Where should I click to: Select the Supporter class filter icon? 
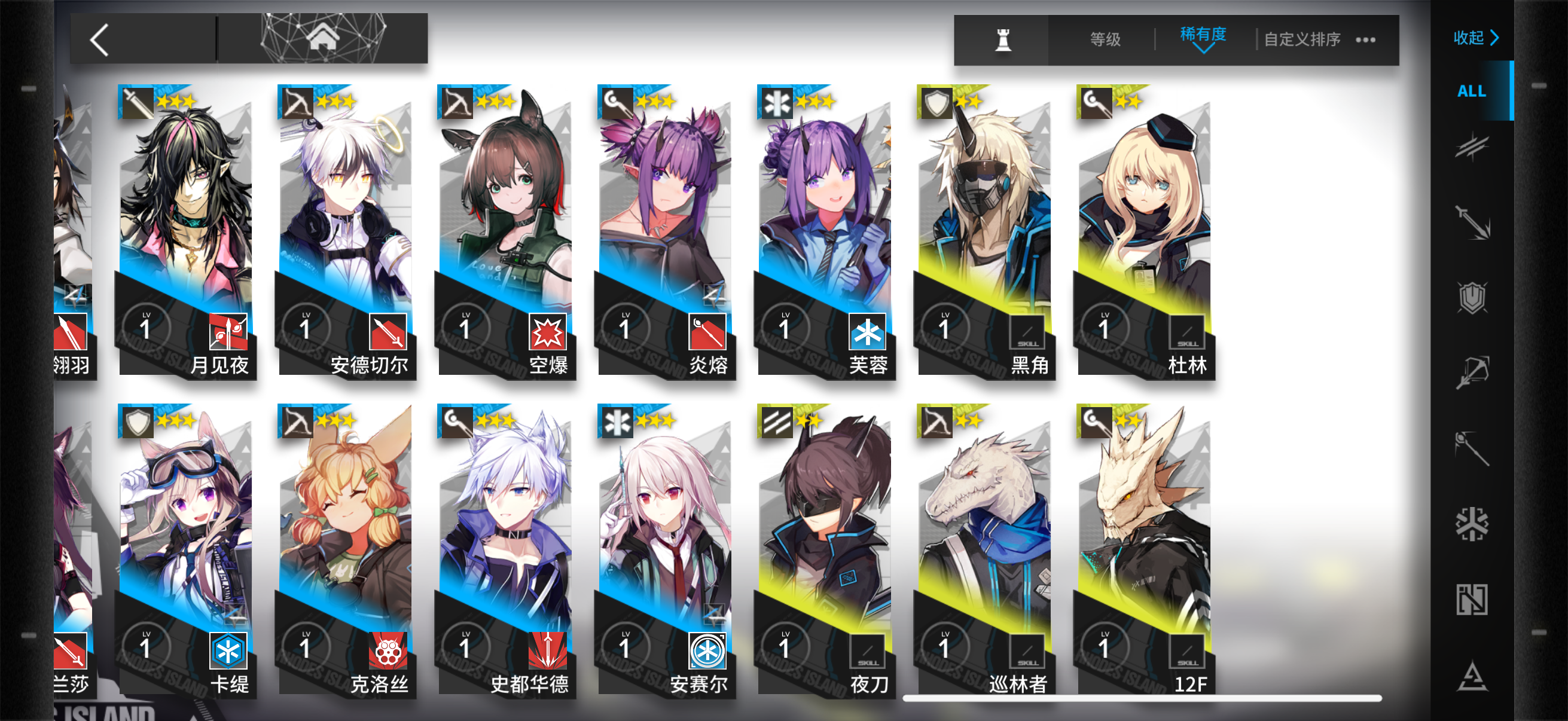tap(1473, 600)
